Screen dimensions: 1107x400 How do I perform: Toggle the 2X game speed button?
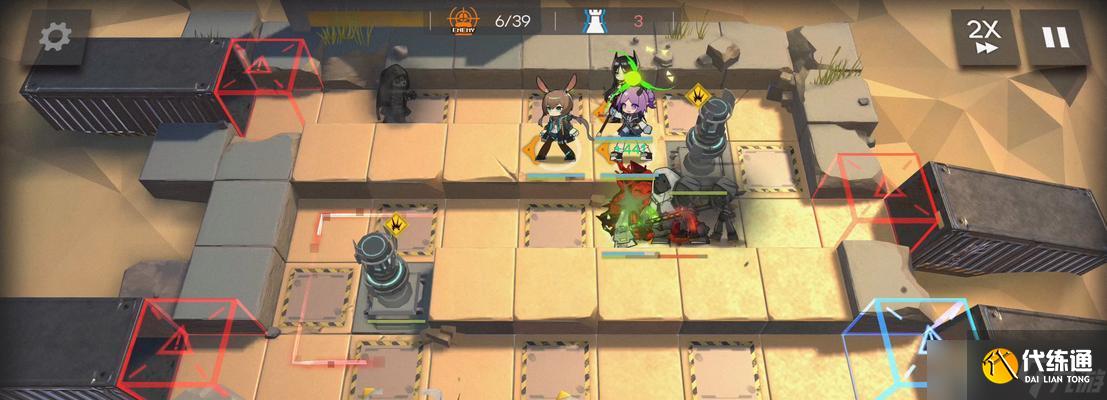pyautogui.click(x=984, y=38)
